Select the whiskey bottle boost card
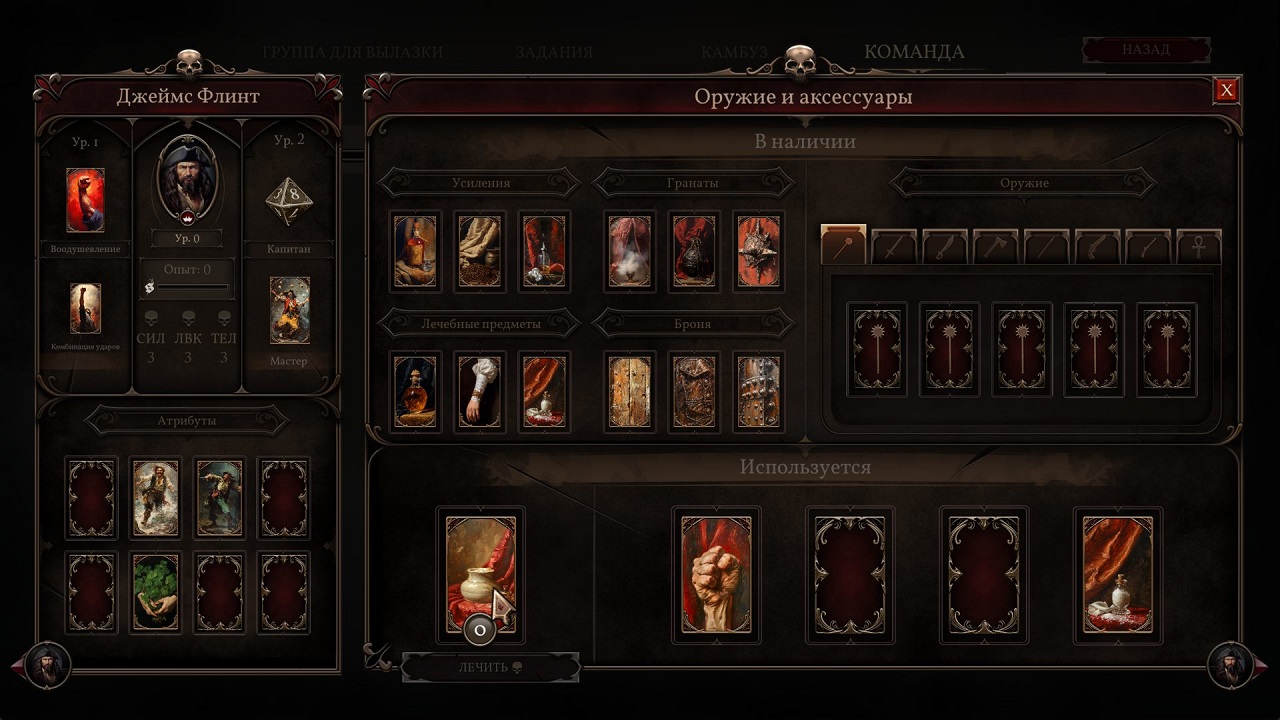Screen dimensions: 1280x720 (415, 251)
